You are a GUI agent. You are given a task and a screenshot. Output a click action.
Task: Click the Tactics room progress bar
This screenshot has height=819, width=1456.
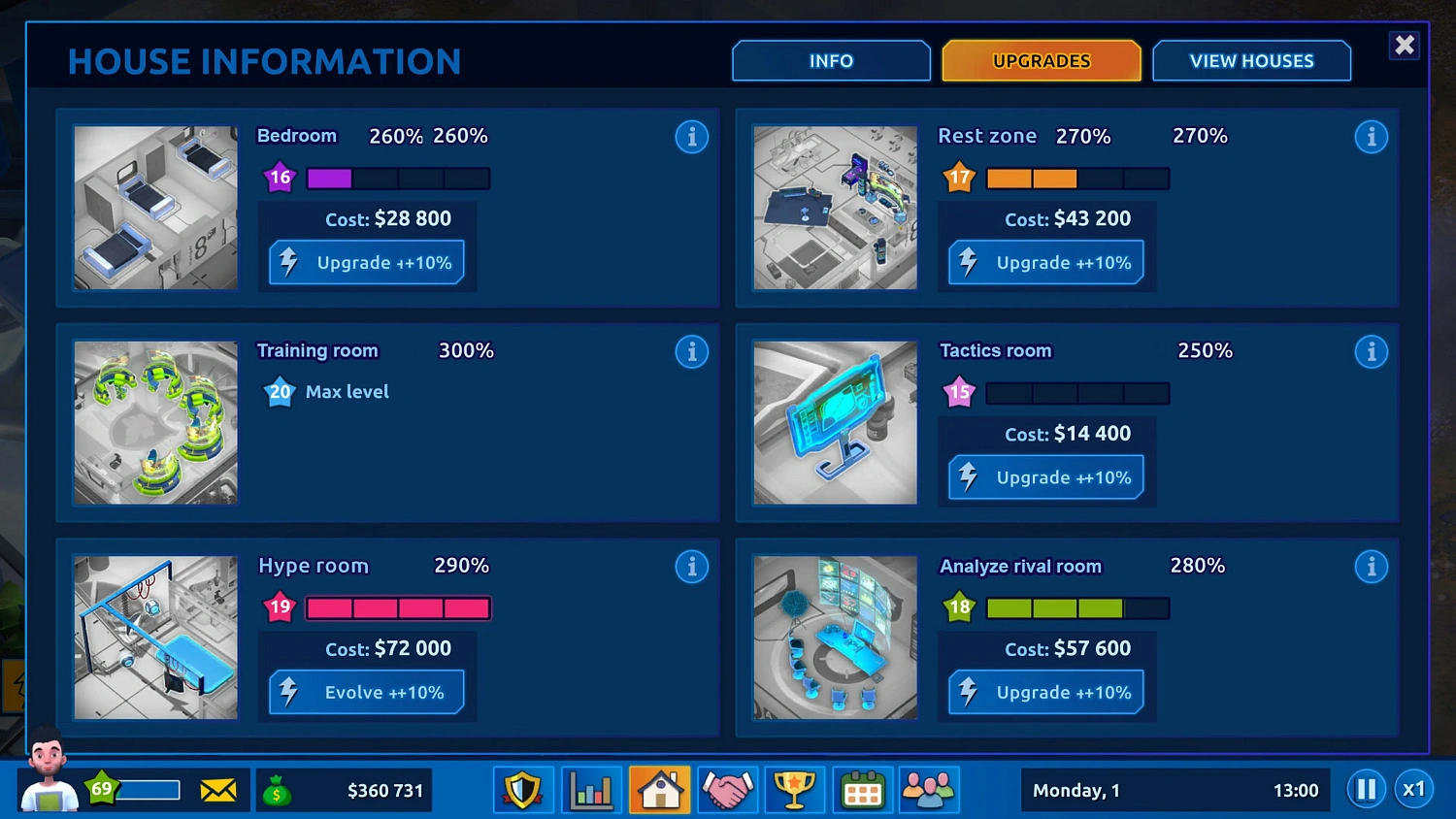click(x=1077, y=393)
